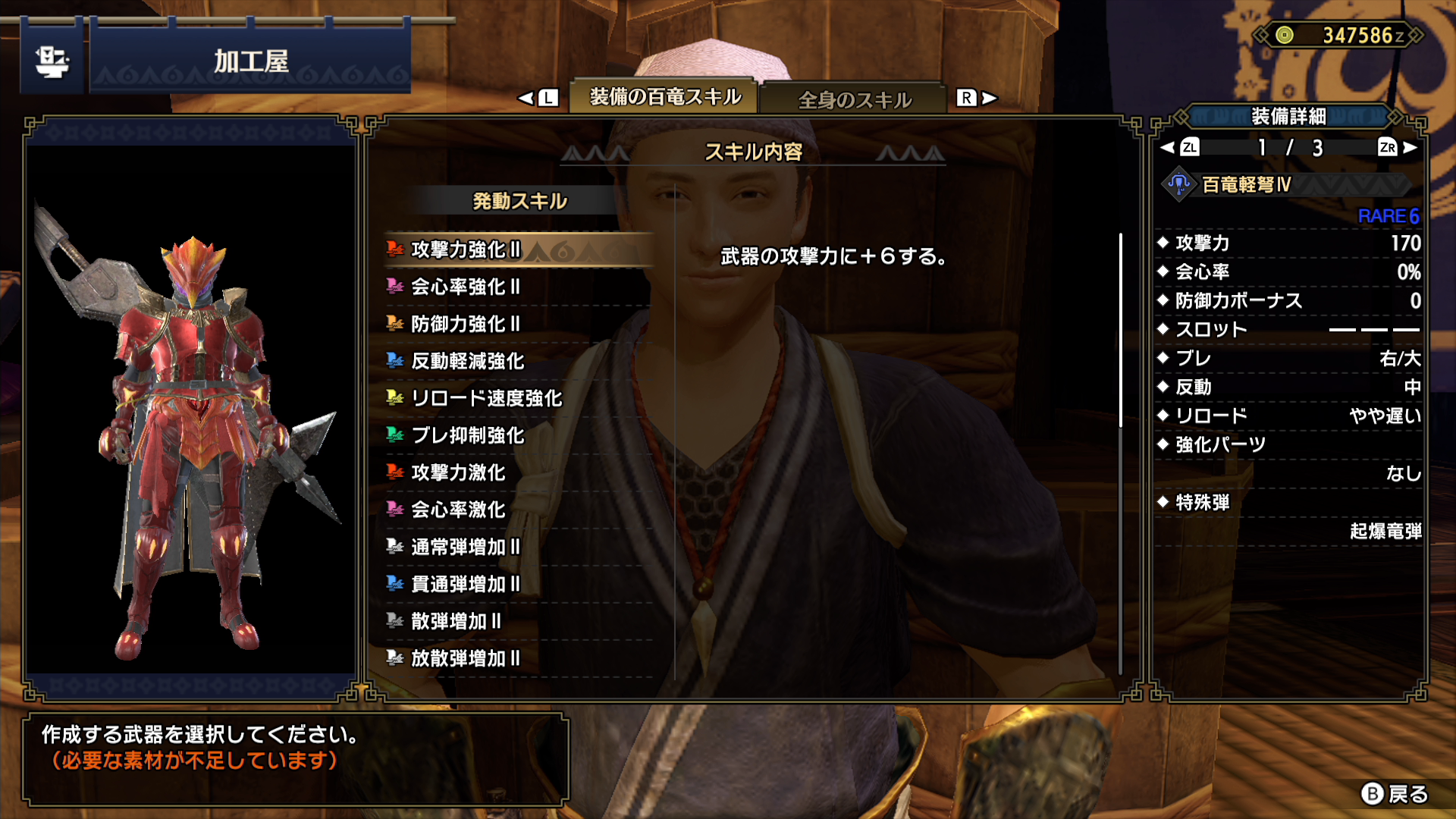Open the 装備の百竜スキル tab
The height and width of the screenshot is (819, 1456).
pyautogui.click(x=665, y=97)
